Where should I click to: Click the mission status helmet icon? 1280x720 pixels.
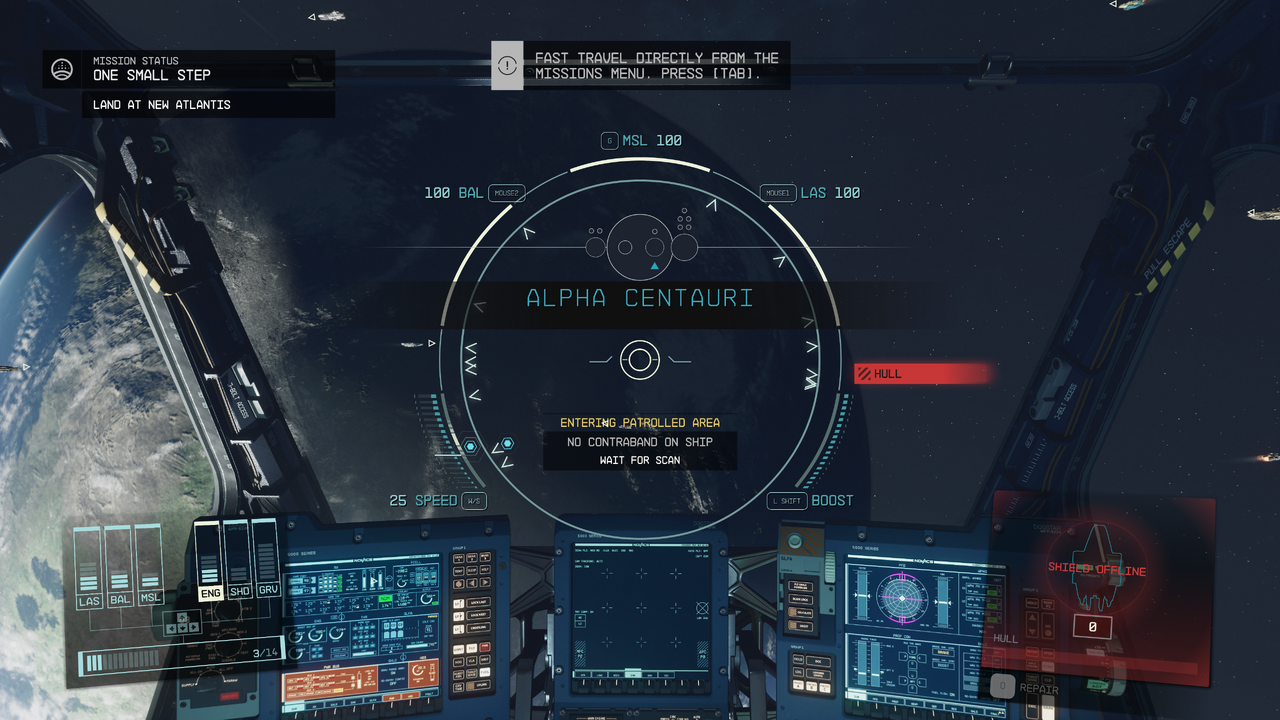tap(62, 68)
